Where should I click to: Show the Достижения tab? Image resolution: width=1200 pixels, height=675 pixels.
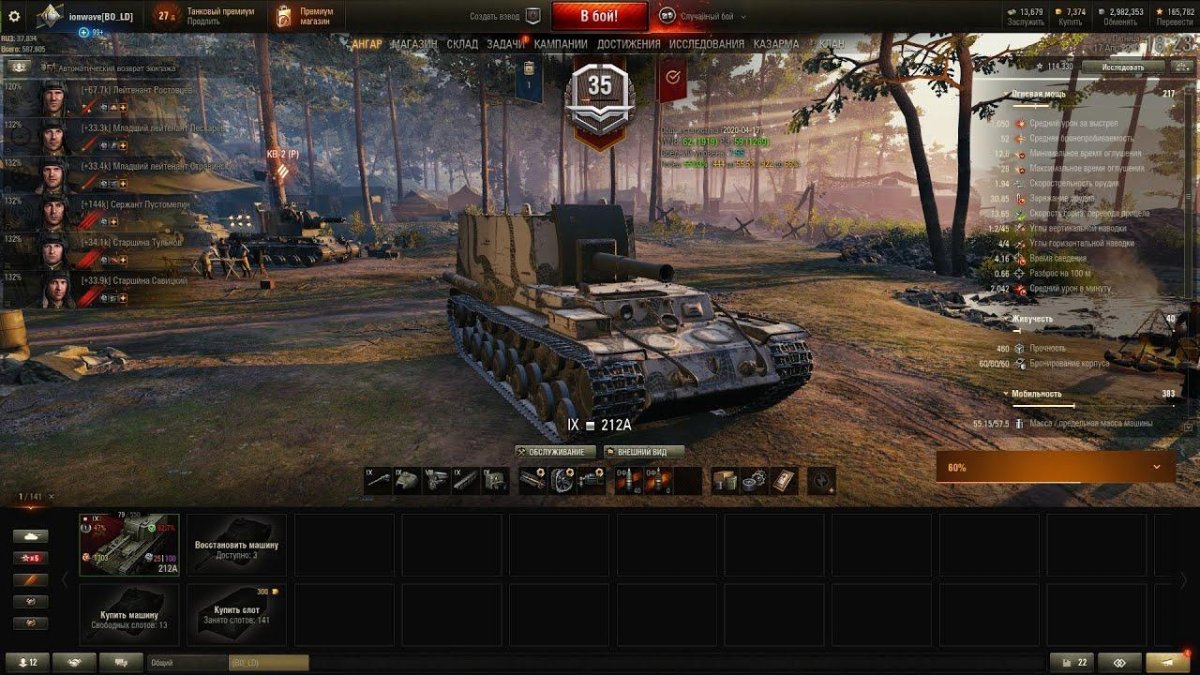click(628, 44)
